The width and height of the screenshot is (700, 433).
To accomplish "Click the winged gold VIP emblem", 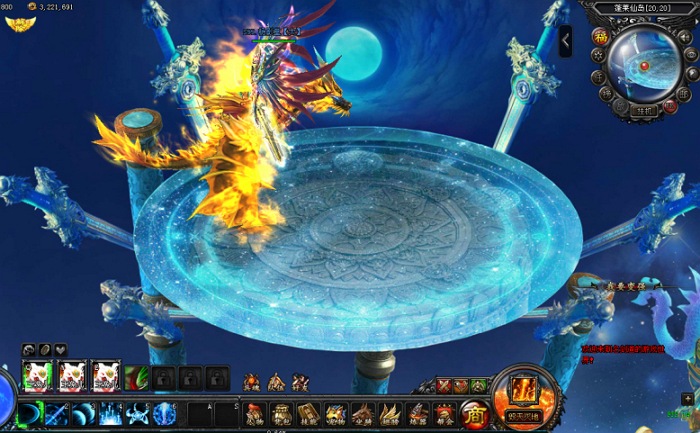I will coord(16,22).
